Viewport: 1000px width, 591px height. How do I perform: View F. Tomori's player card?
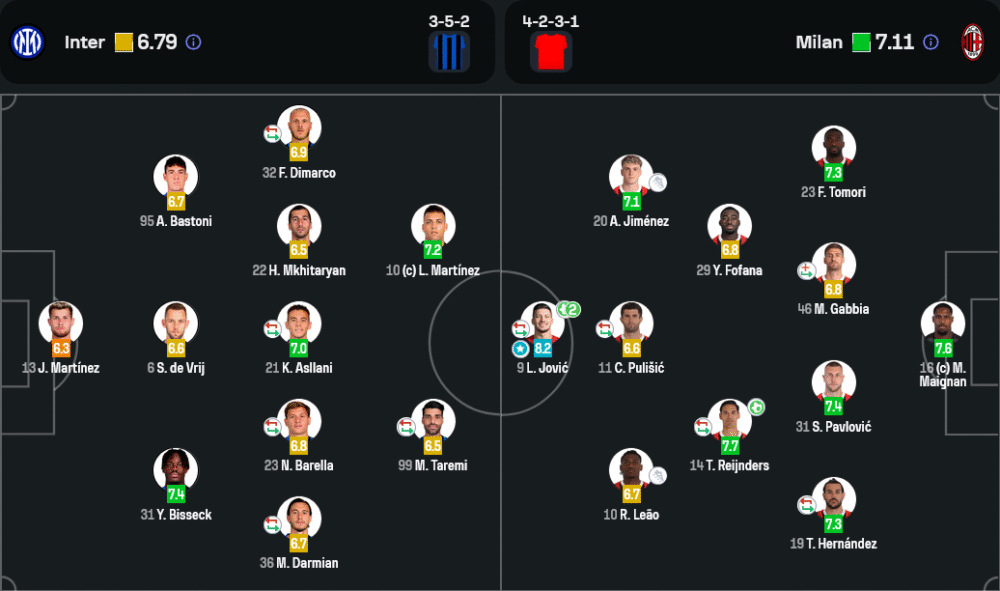click(833, 147)
